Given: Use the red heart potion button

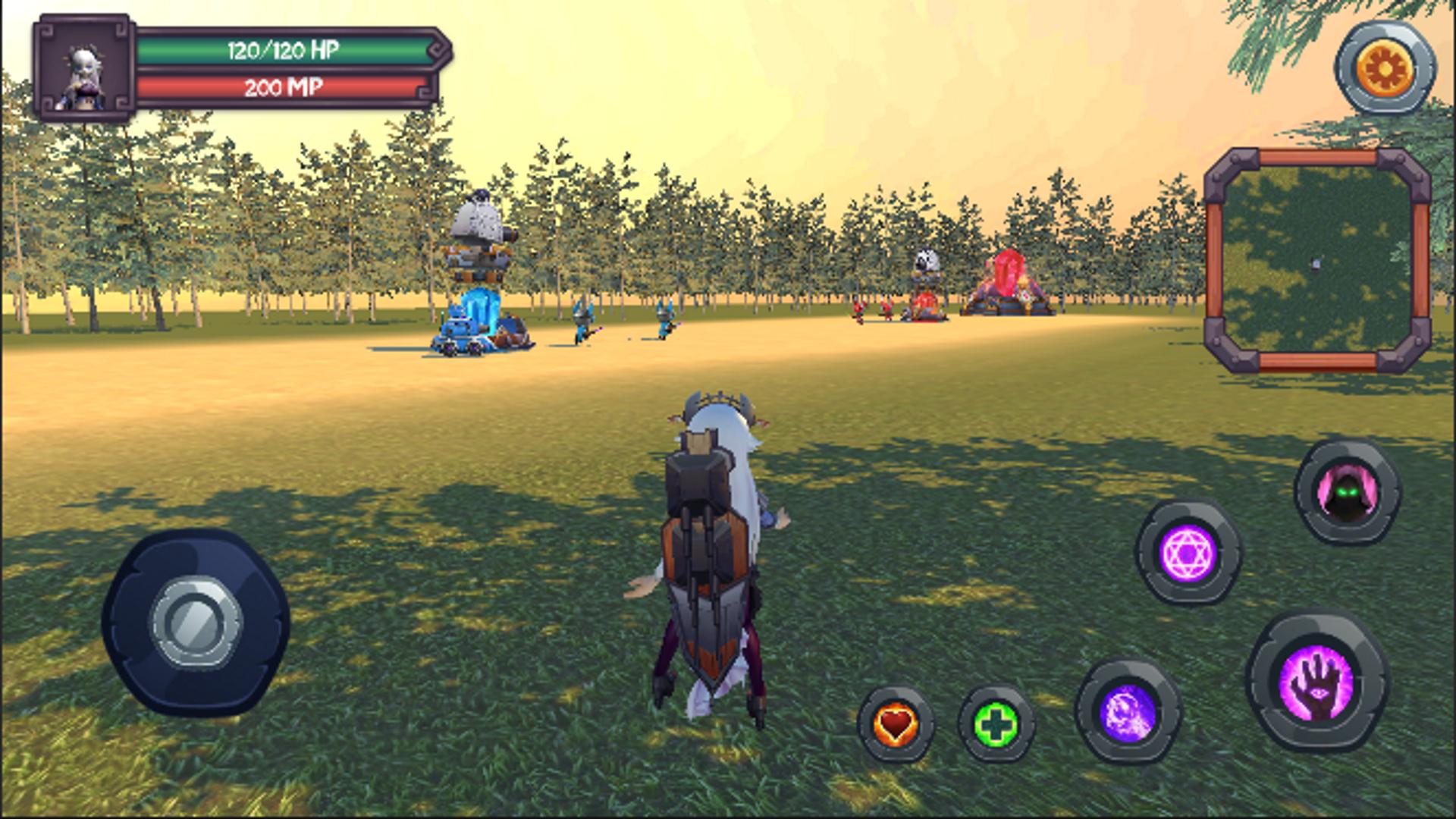Looking at the screenshot, I should pos(896,723).
